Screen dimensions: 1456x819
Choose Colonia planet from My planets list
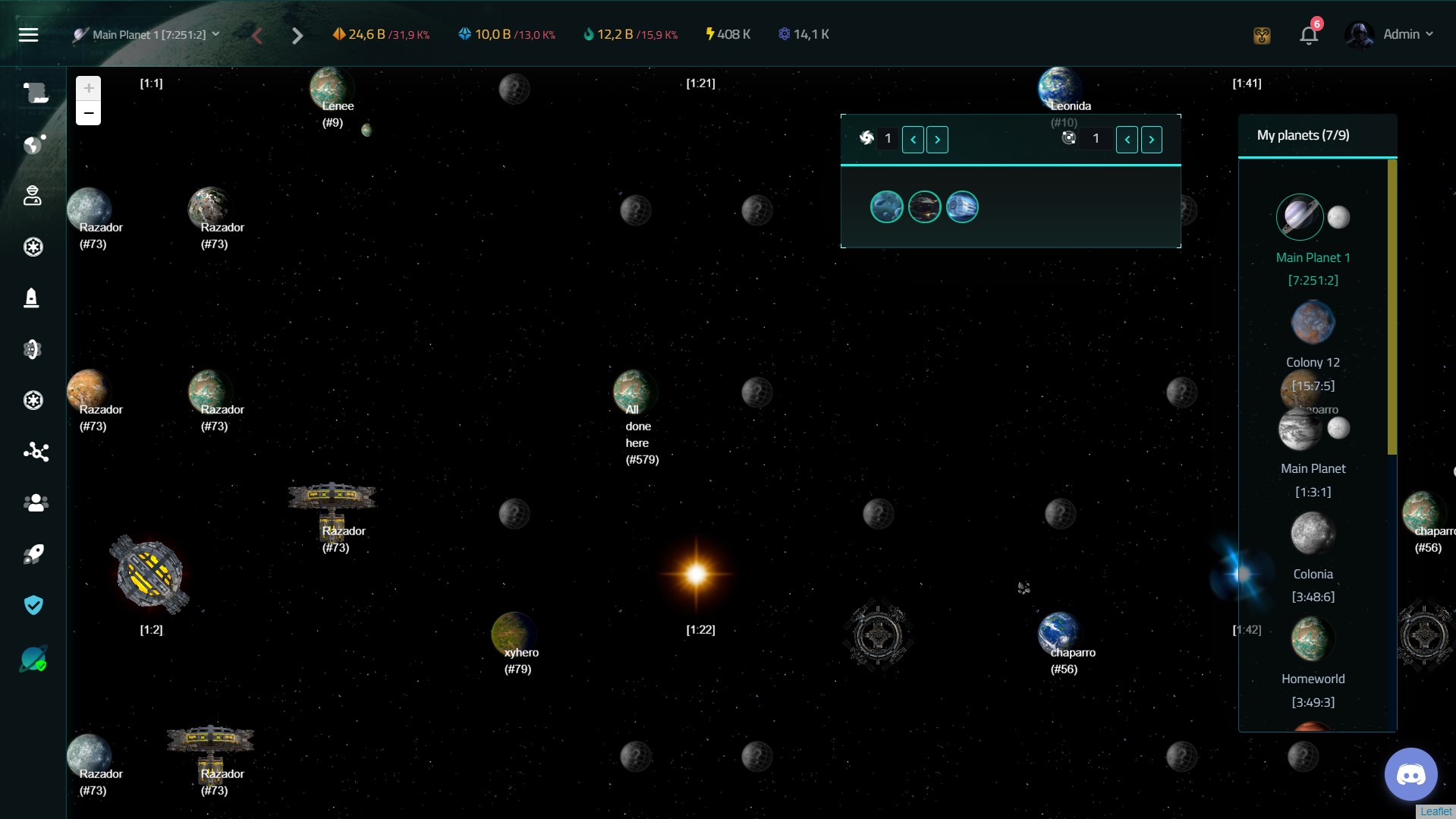[1313, 534]
